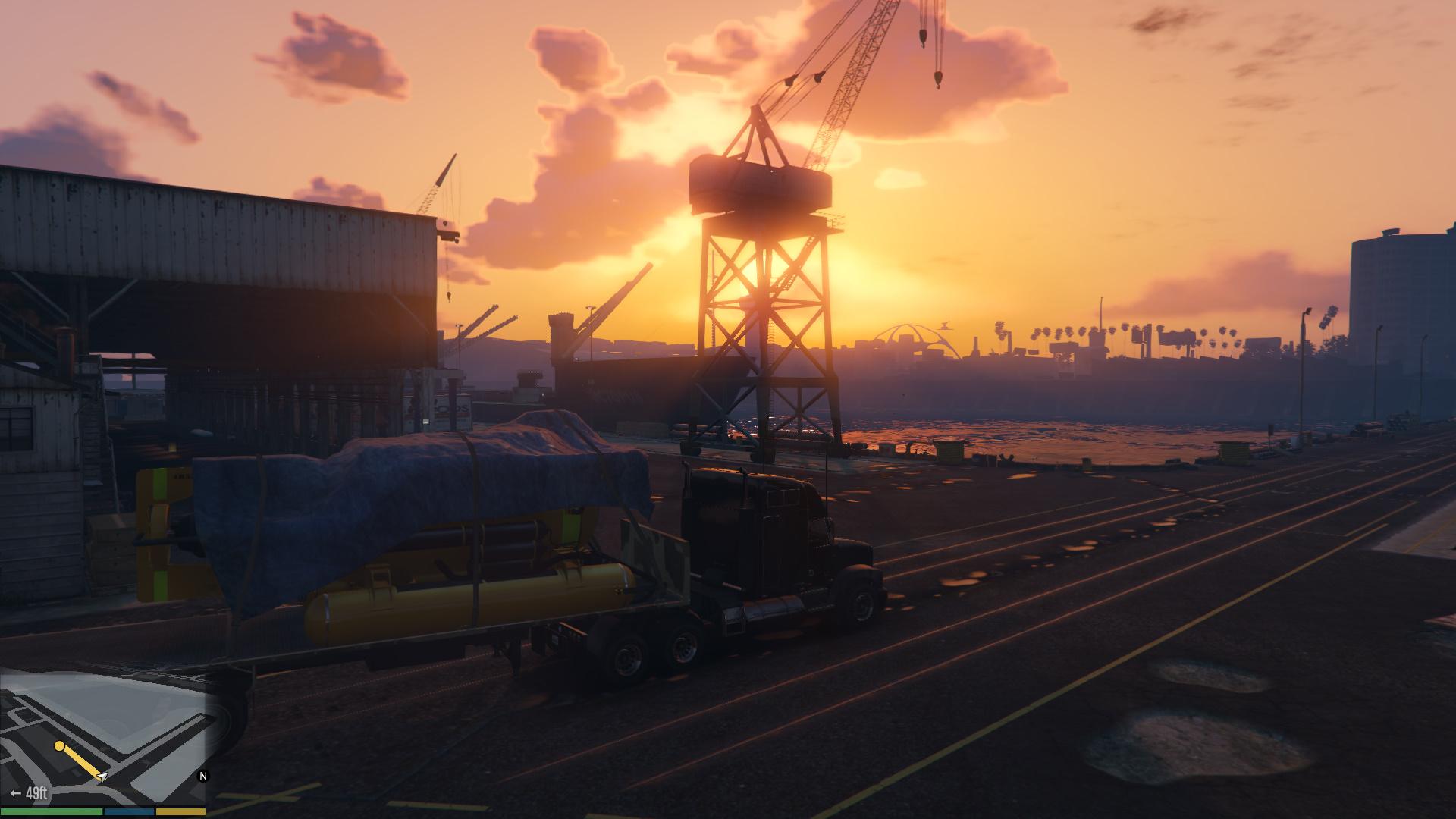Screen dimensions: 1456x819
Task: Click the white player arrow on the minimap
Action: pos(102,777)
